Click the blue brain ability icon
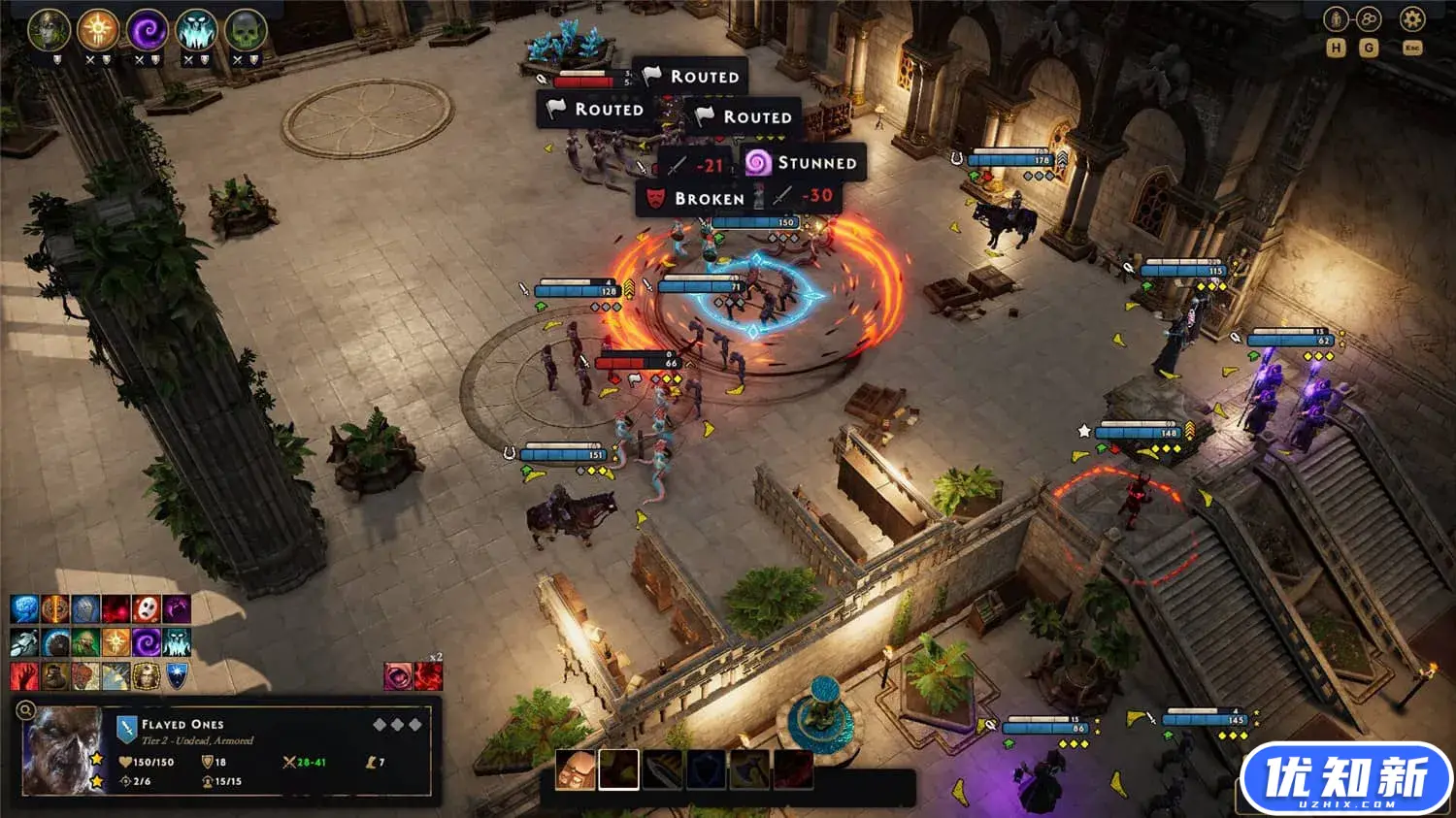Image resolution: width=1456 pixels, height=818 pixels. [x=24, y=609]
